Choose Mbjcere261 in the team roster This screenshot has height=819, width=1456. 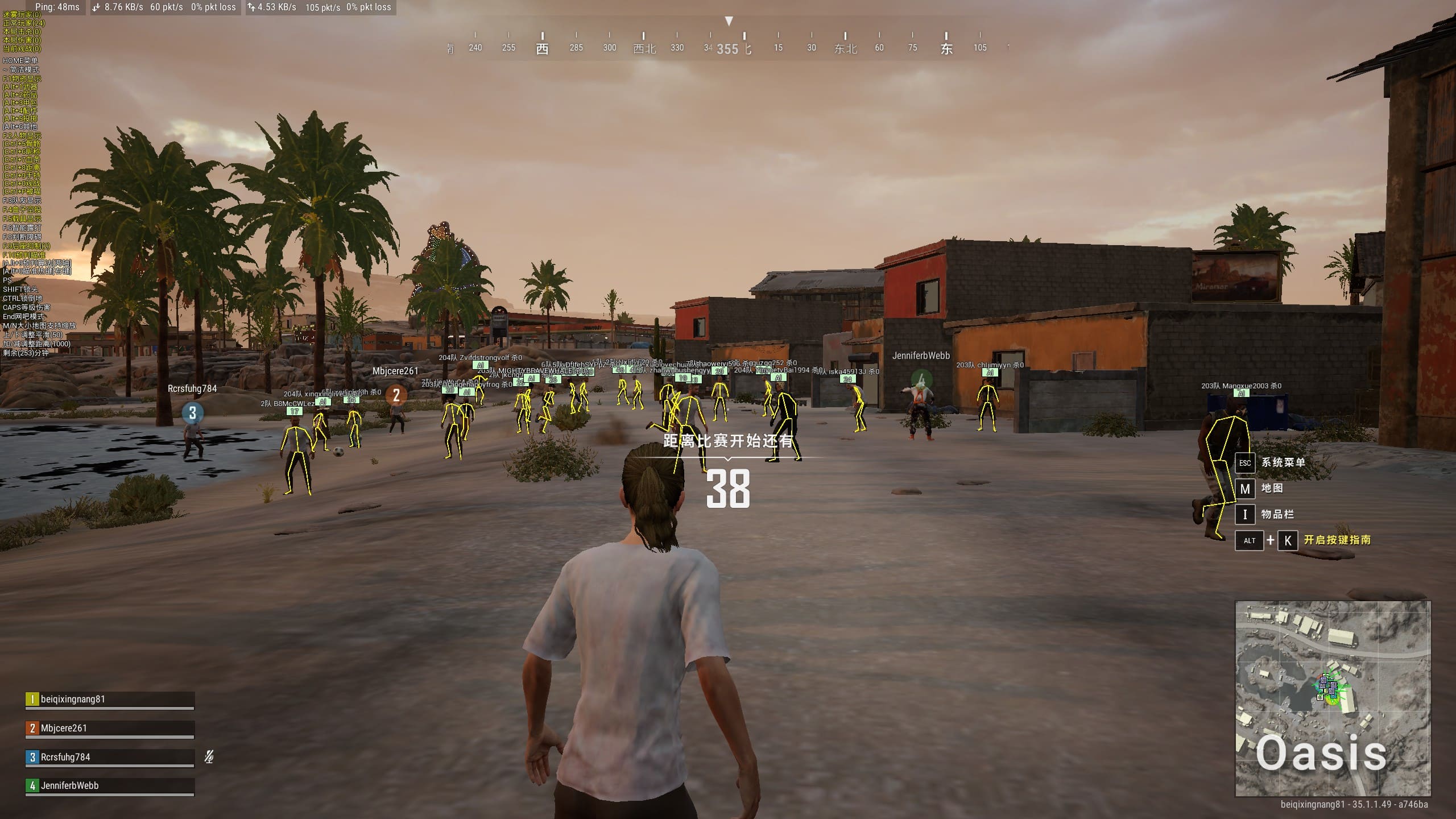(109, 729)
